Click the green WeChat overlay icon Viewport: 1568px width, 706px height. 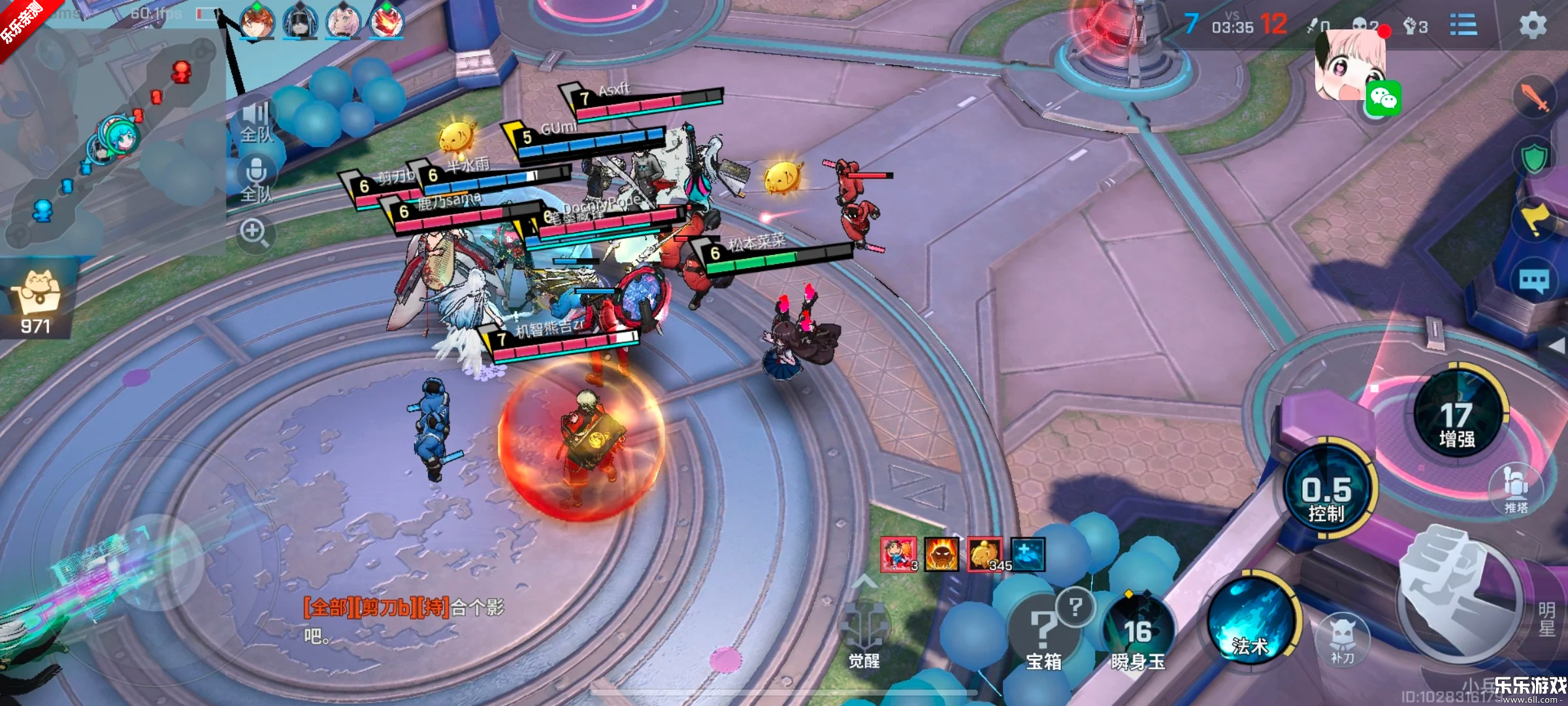(1383, 99)
